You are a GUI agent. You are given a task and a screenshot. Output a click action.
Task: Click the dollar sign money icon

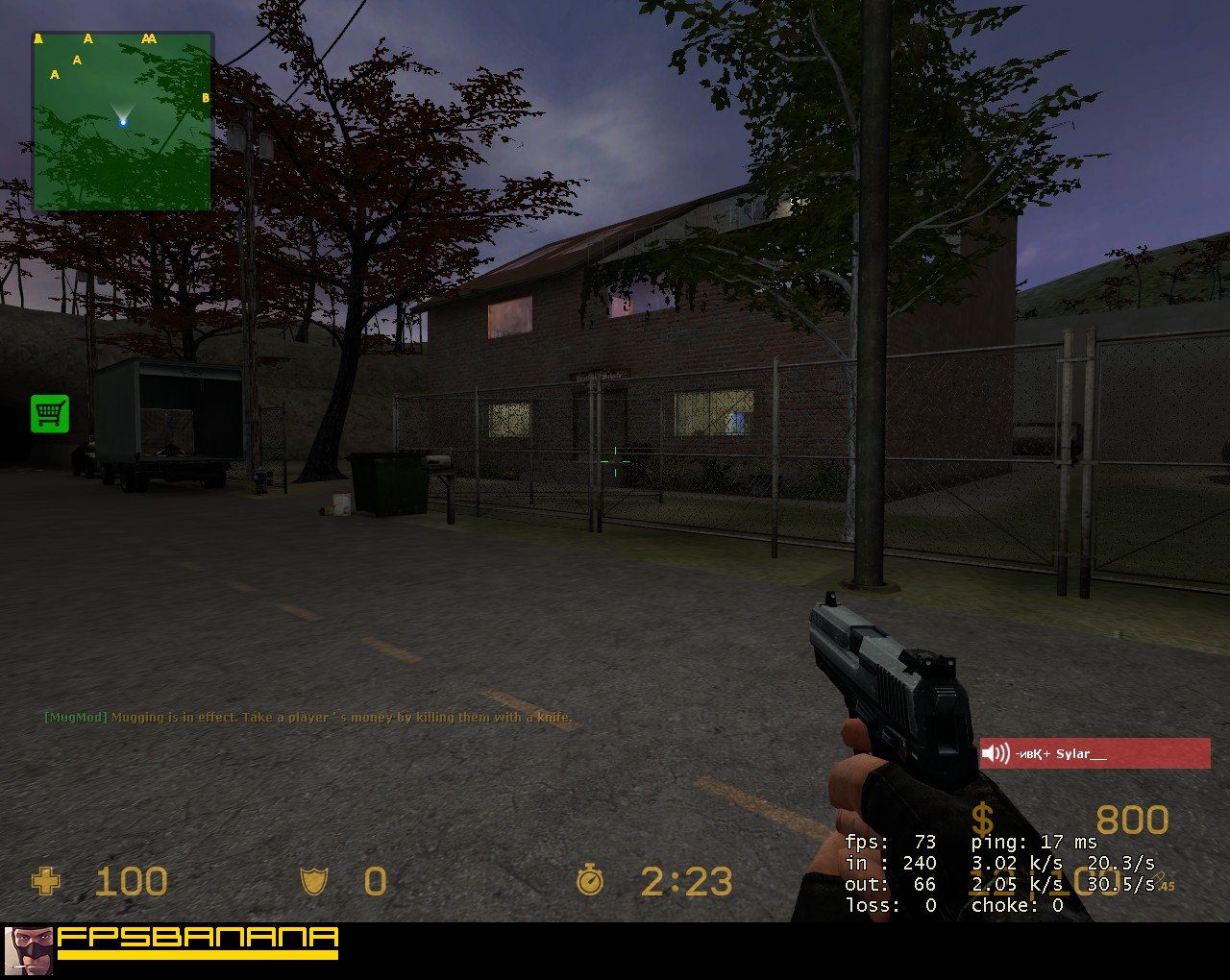[983, 820]
